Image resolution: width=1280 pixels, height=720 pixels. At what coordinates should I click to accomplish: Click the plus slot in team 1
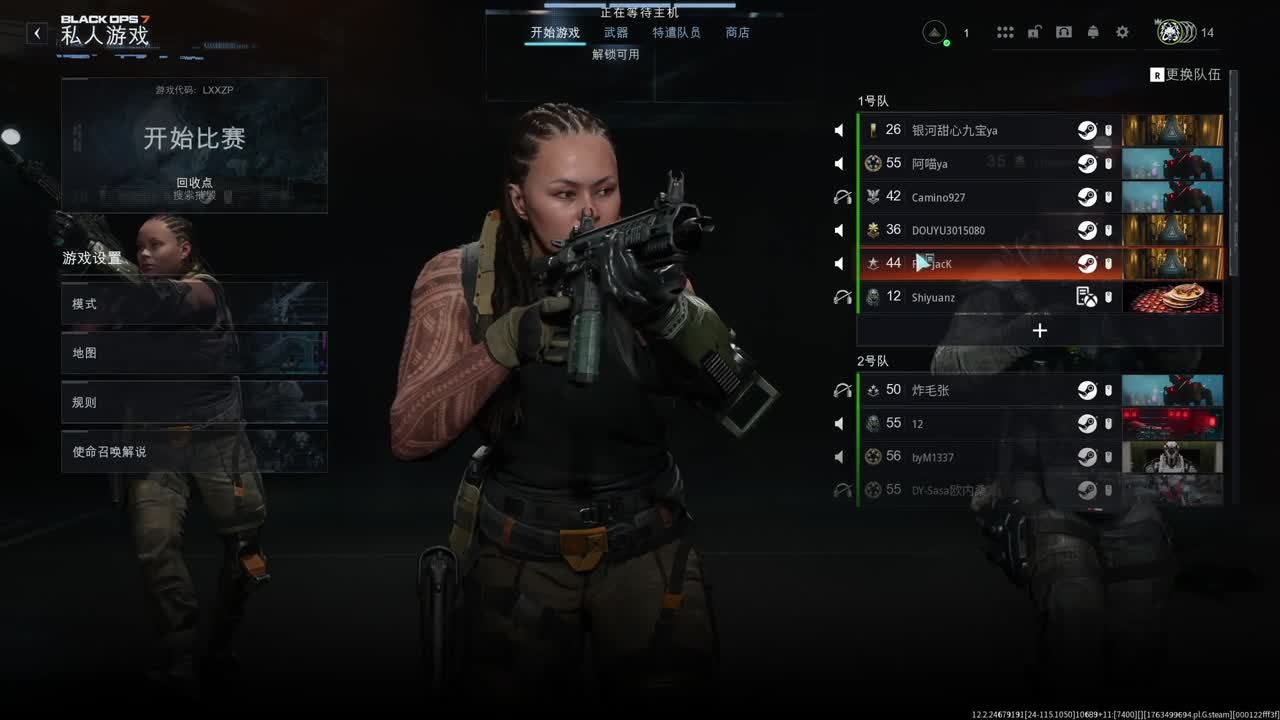[x=1040, y=330]
